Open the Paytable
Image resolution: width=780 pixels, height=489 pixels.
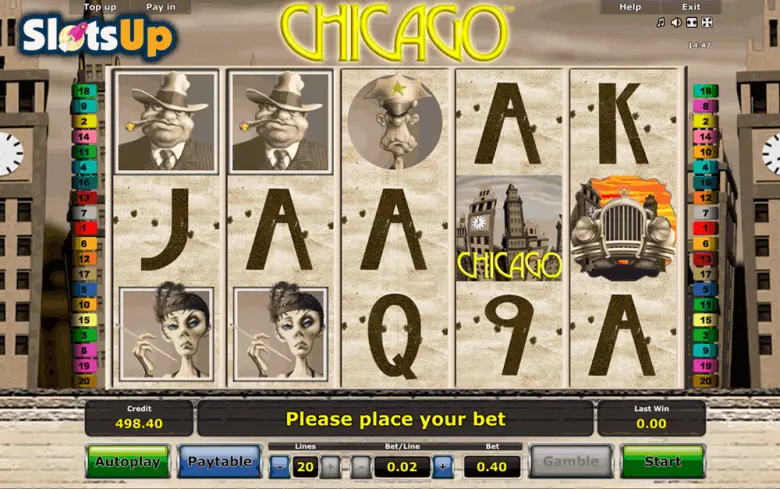tap(220, 461)
